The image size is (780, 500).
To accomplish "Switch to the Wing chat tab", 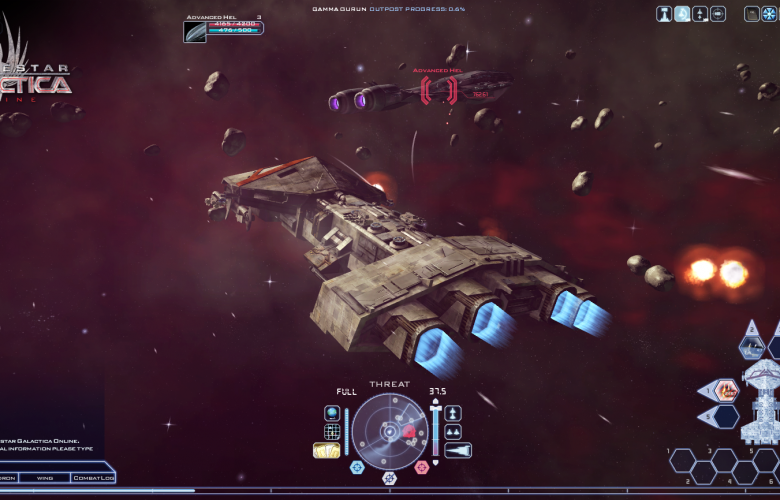I will pyautogui.click(x=45, y=478).
